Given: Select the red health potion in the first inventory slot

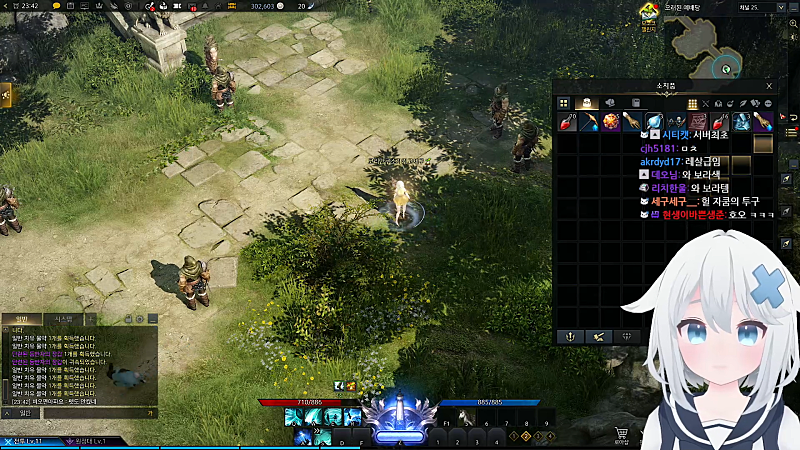Looking at the screenshot, I should tap(568, 122).
